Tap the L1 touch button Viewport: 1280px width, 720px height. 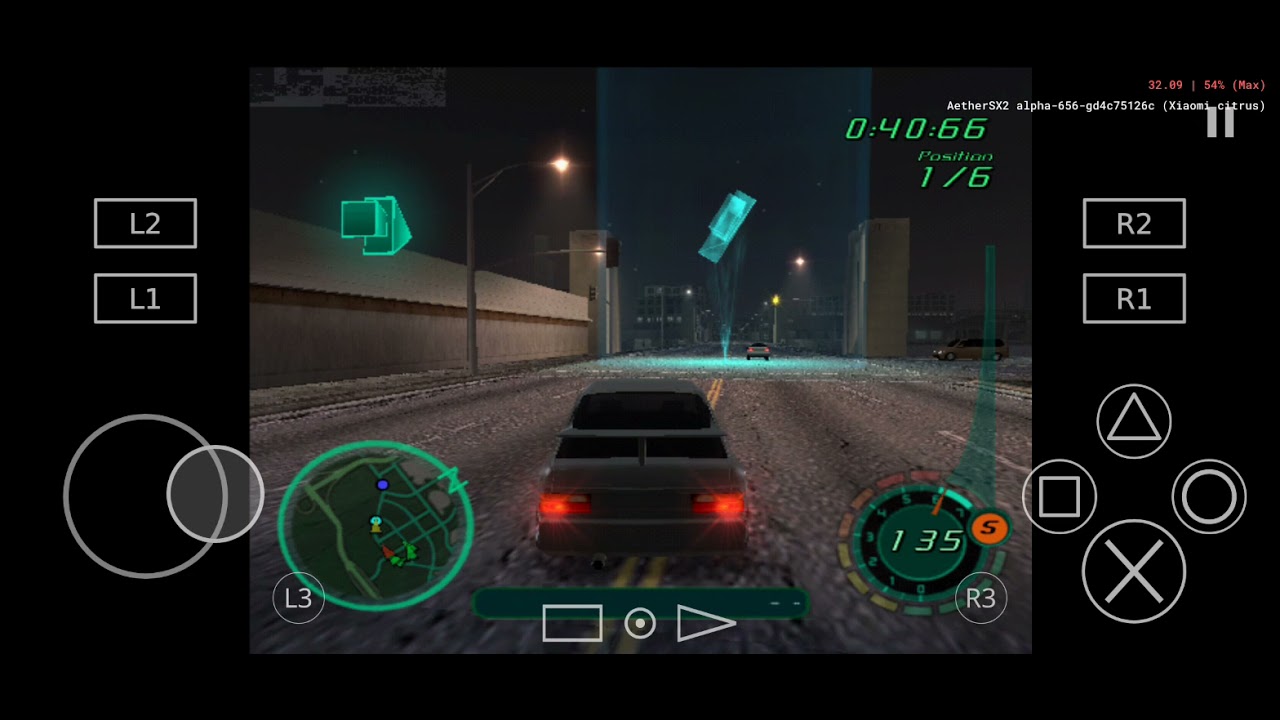pos(145,298)
